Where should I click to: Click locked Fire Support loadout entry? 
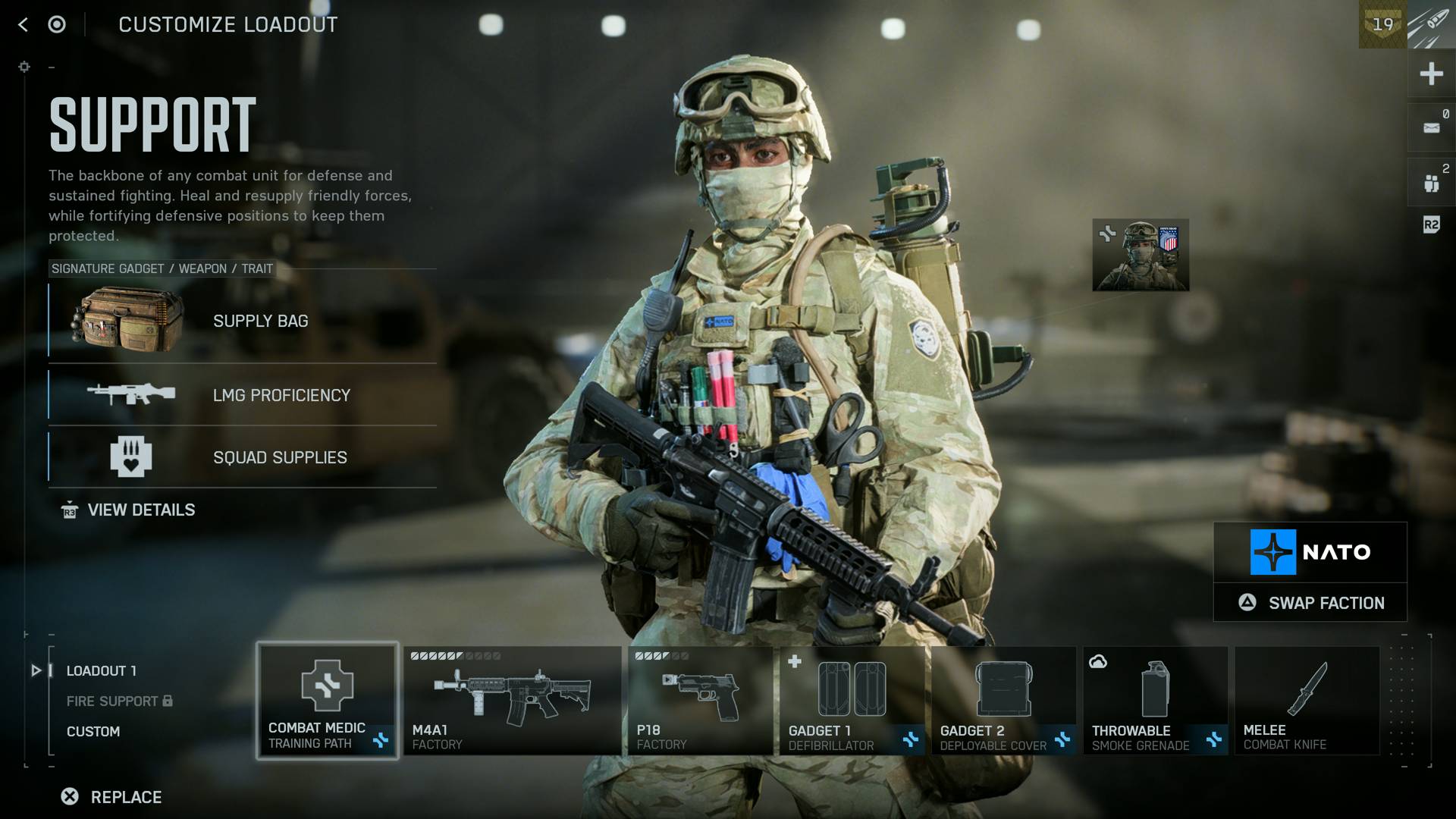[110, 701]
